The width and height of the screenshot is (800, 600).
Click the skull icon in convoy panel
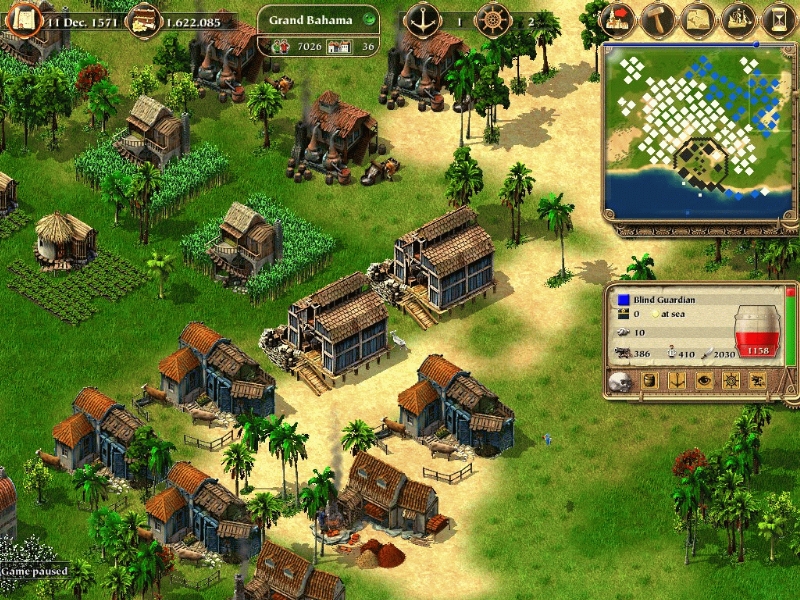pyautogui.click(x=621, y=381)
